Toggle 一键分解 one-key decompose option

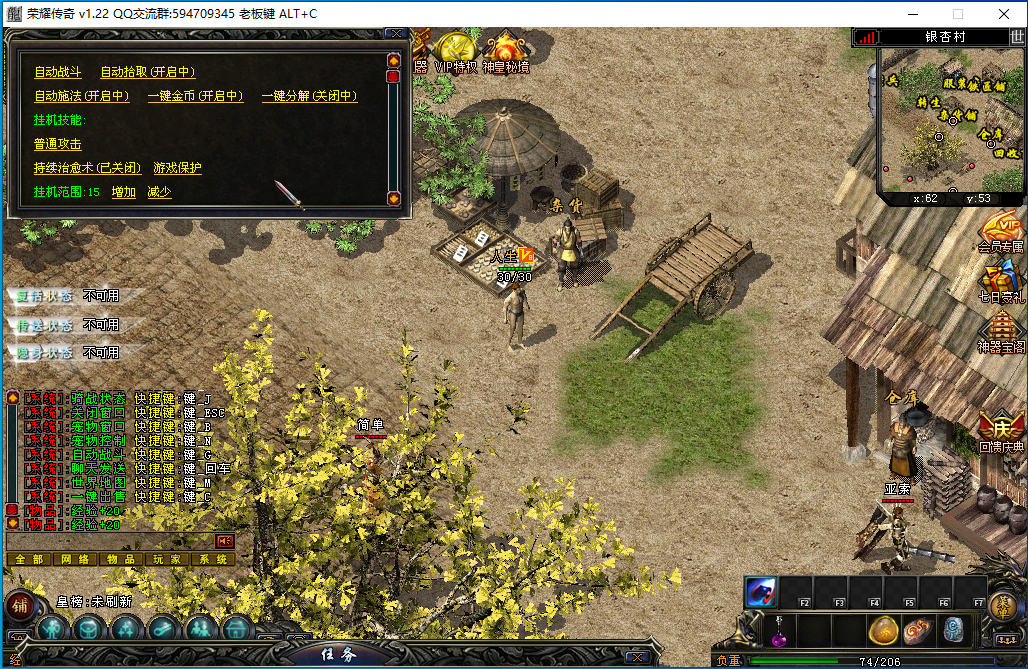coord(309,96)
